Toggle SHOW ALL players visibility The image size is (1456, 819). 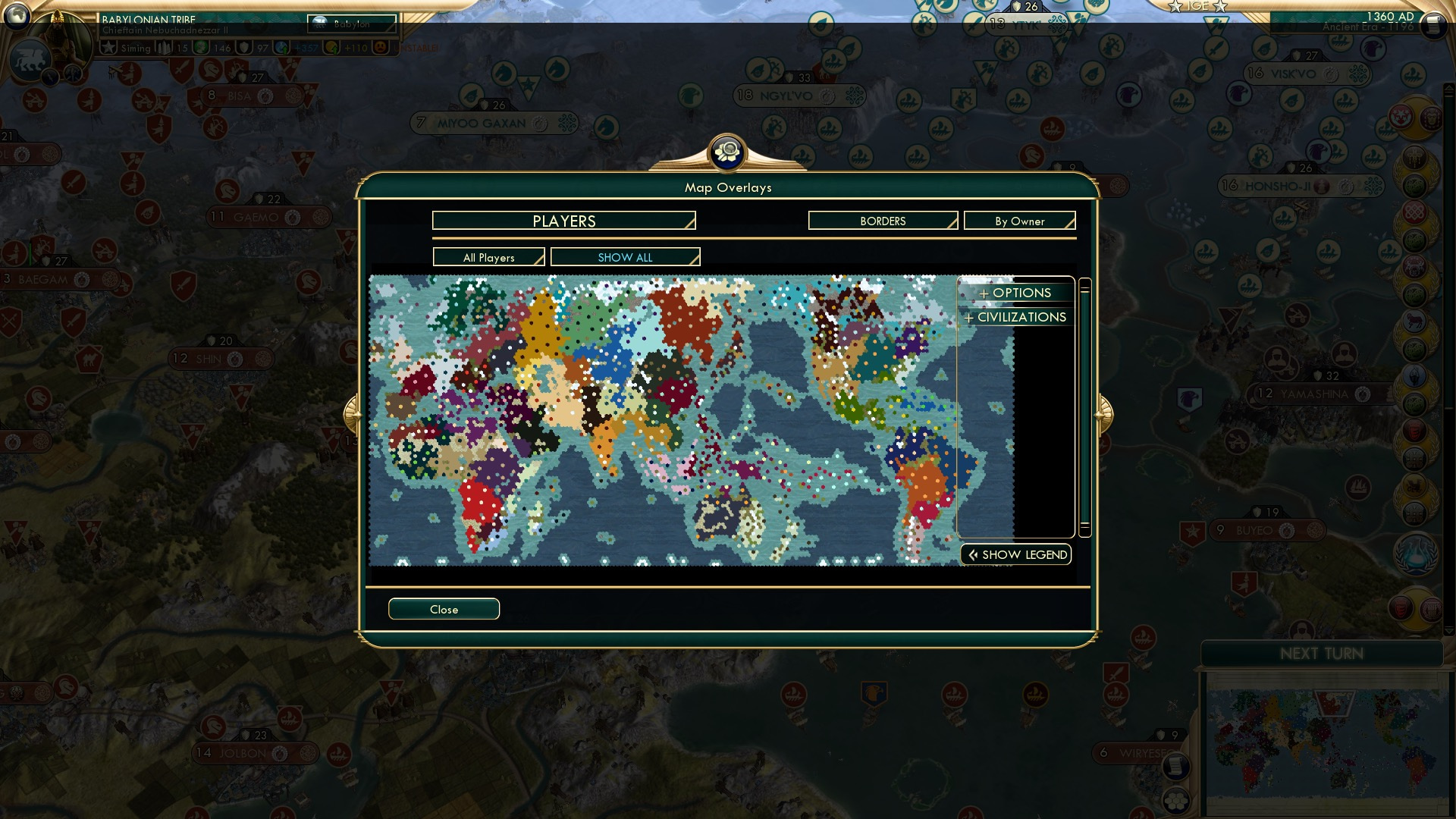point(625,257)
